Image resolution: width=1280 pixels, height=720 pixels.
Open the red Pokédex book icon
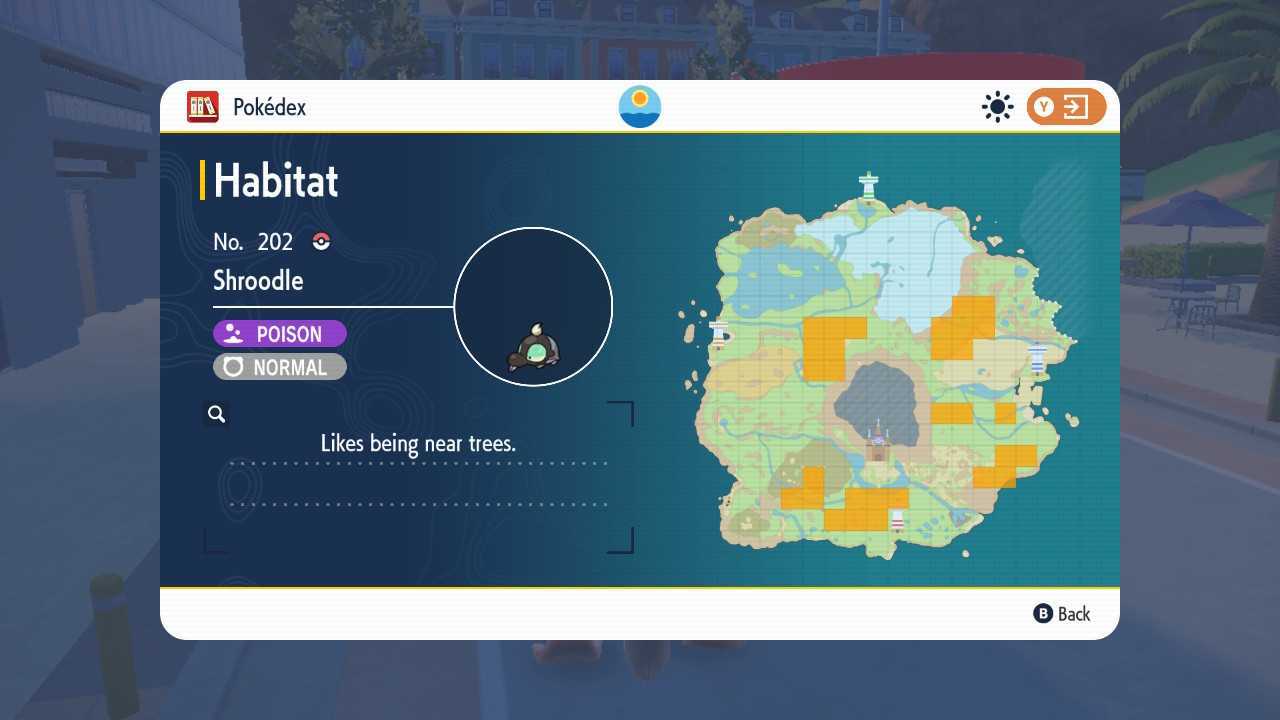pos(202,107)
